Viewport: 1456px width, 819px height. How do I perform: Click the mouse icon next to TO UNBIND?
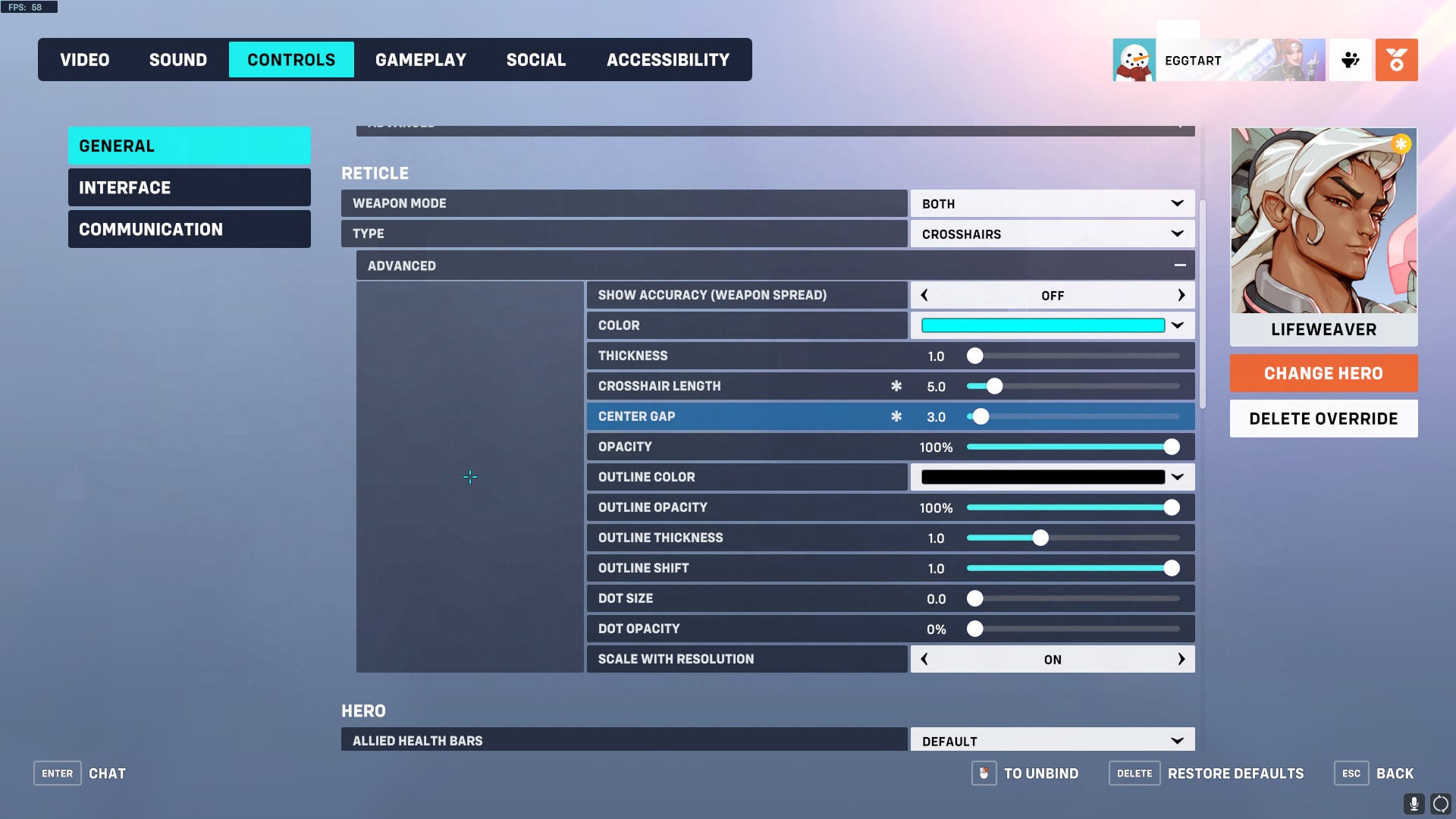pyautogui.click(x=984, y=773)
